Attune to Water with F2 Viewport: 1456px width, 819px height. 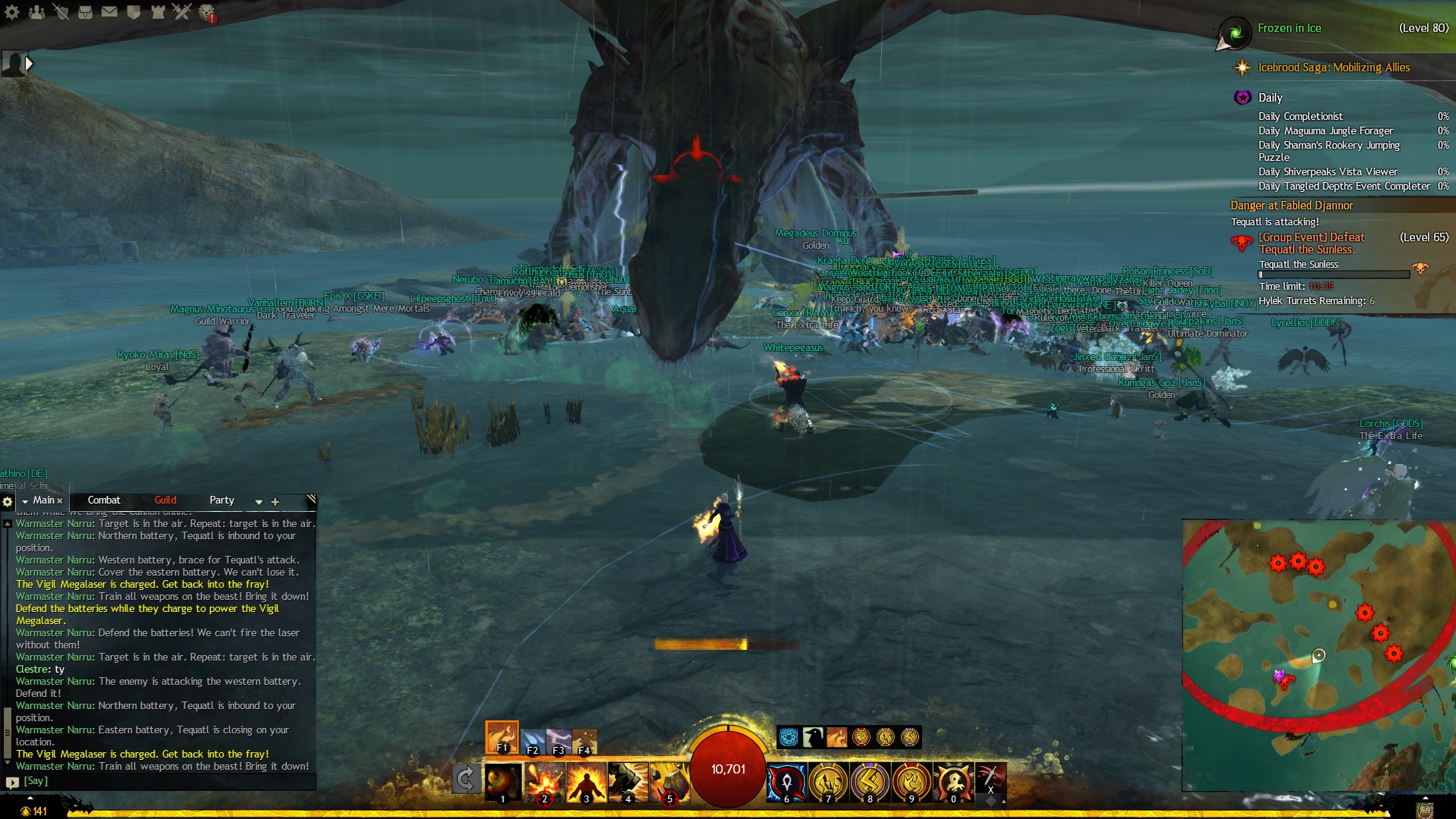[x=533, y=741]
